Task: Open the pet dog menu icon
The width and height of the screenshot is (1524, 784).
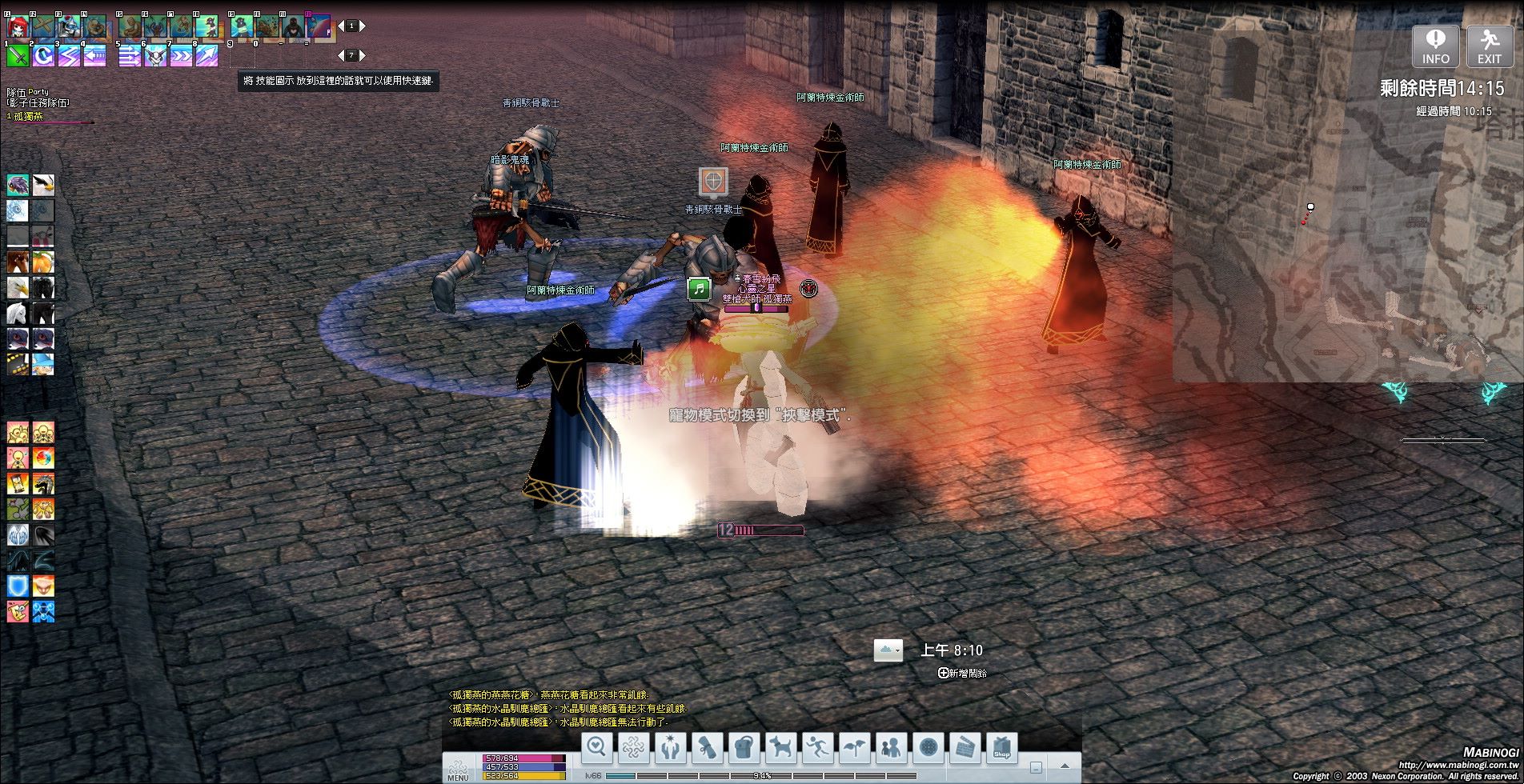Action: 780,747
